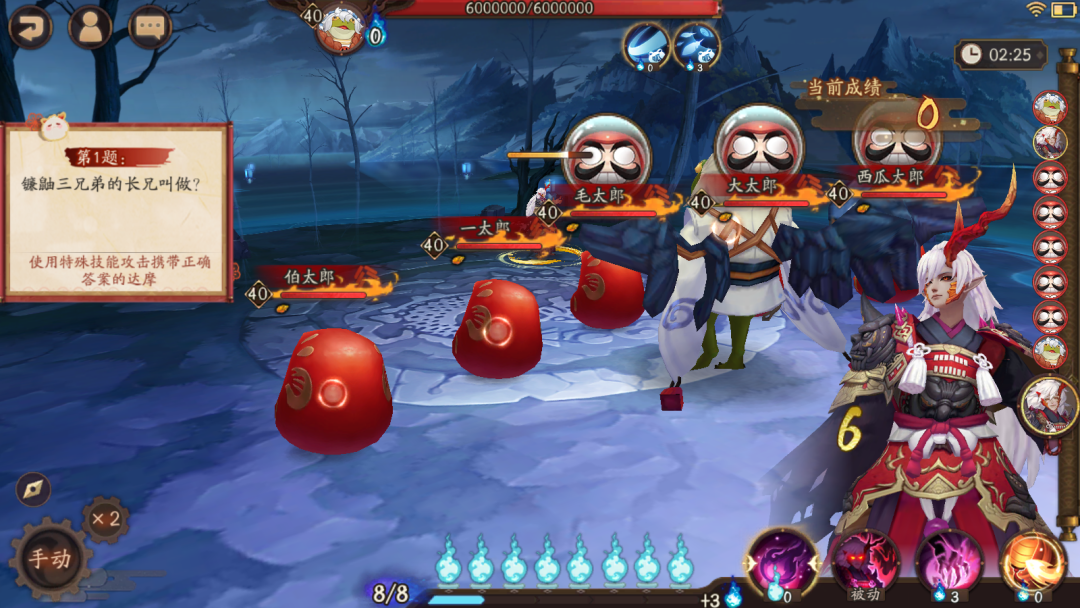Toggle the 手动 manual battle gear

click(x=47, y=558)
